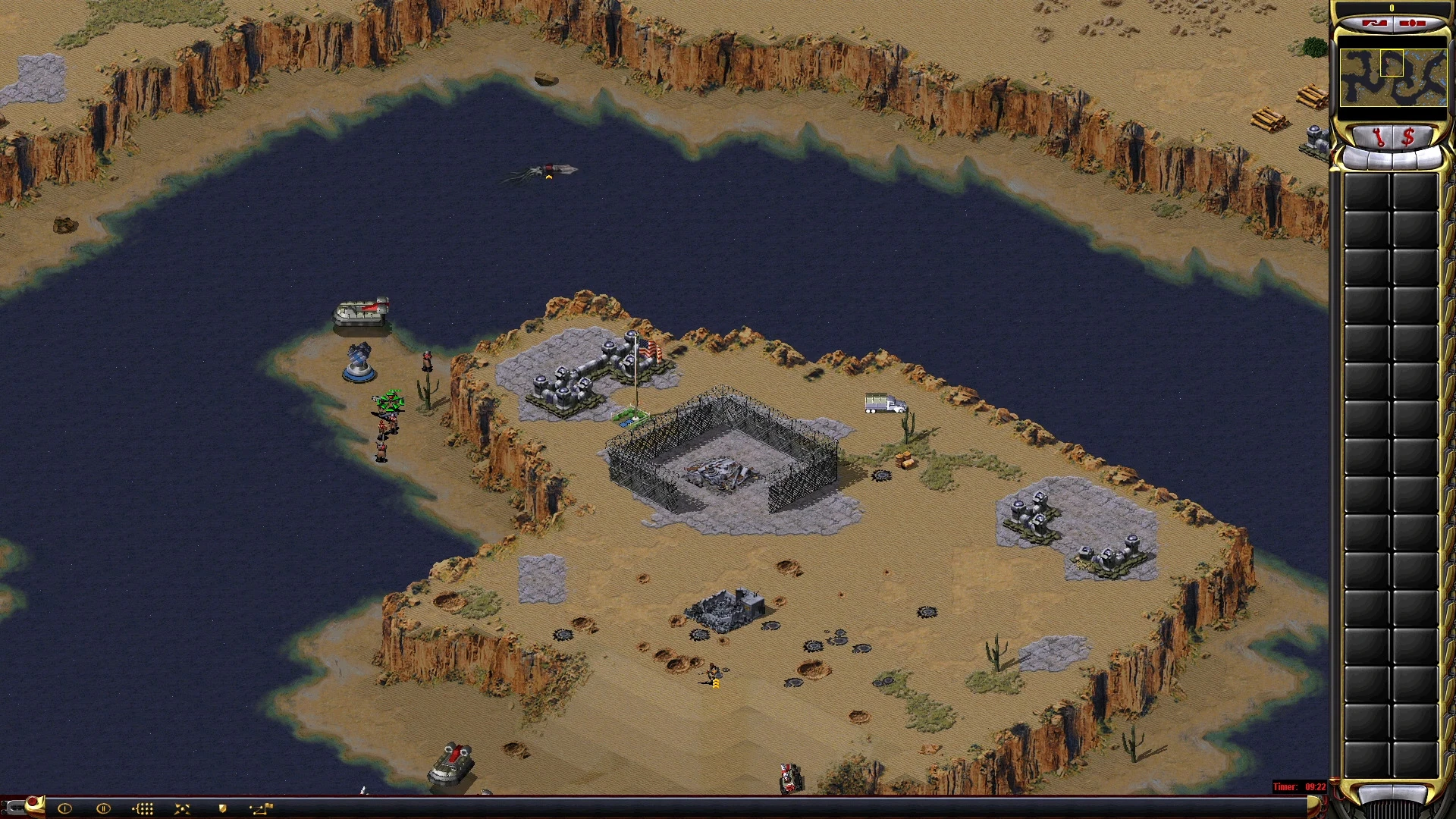This screenshot has width=1456, height=819.
Task: Open the options menu button
Action: pos(1410,24)
